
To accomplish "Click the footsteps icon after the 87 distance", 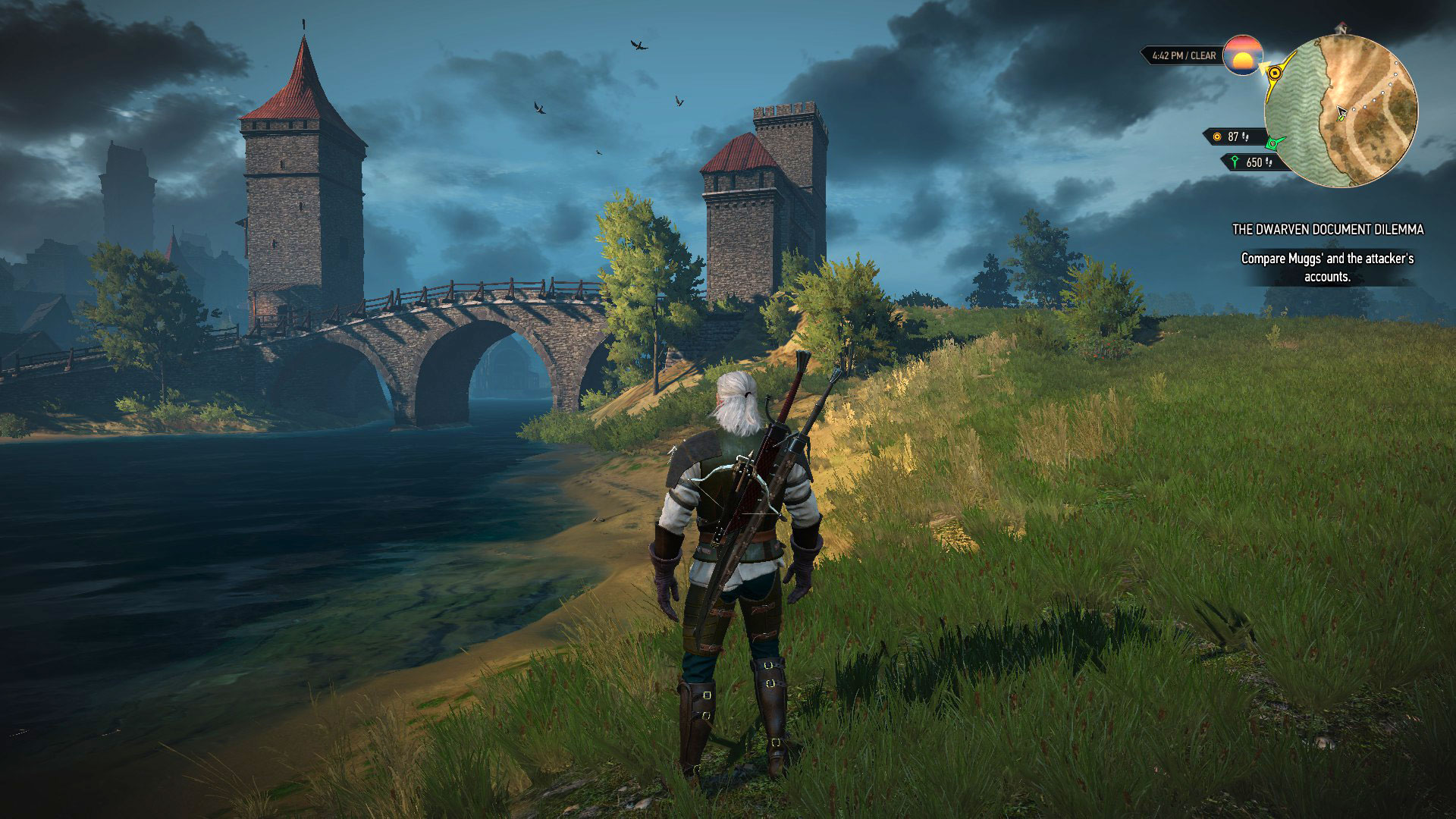I will pos(1246,137).
